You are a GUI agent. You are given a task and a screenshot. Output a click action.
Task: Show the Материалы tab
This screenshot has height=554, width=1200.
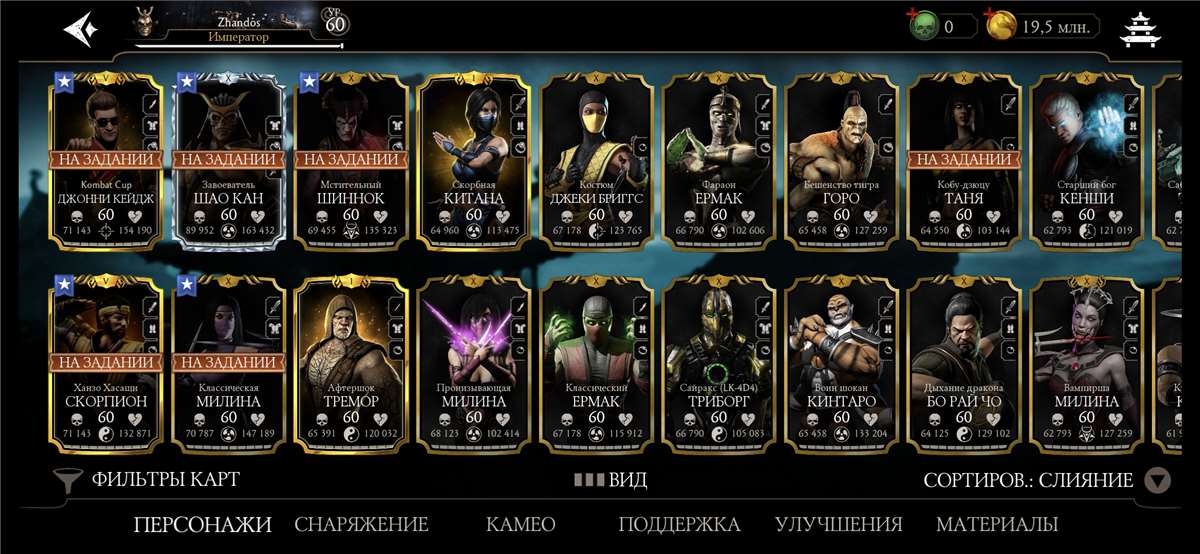pyautogui.click(x=997, y=524)
